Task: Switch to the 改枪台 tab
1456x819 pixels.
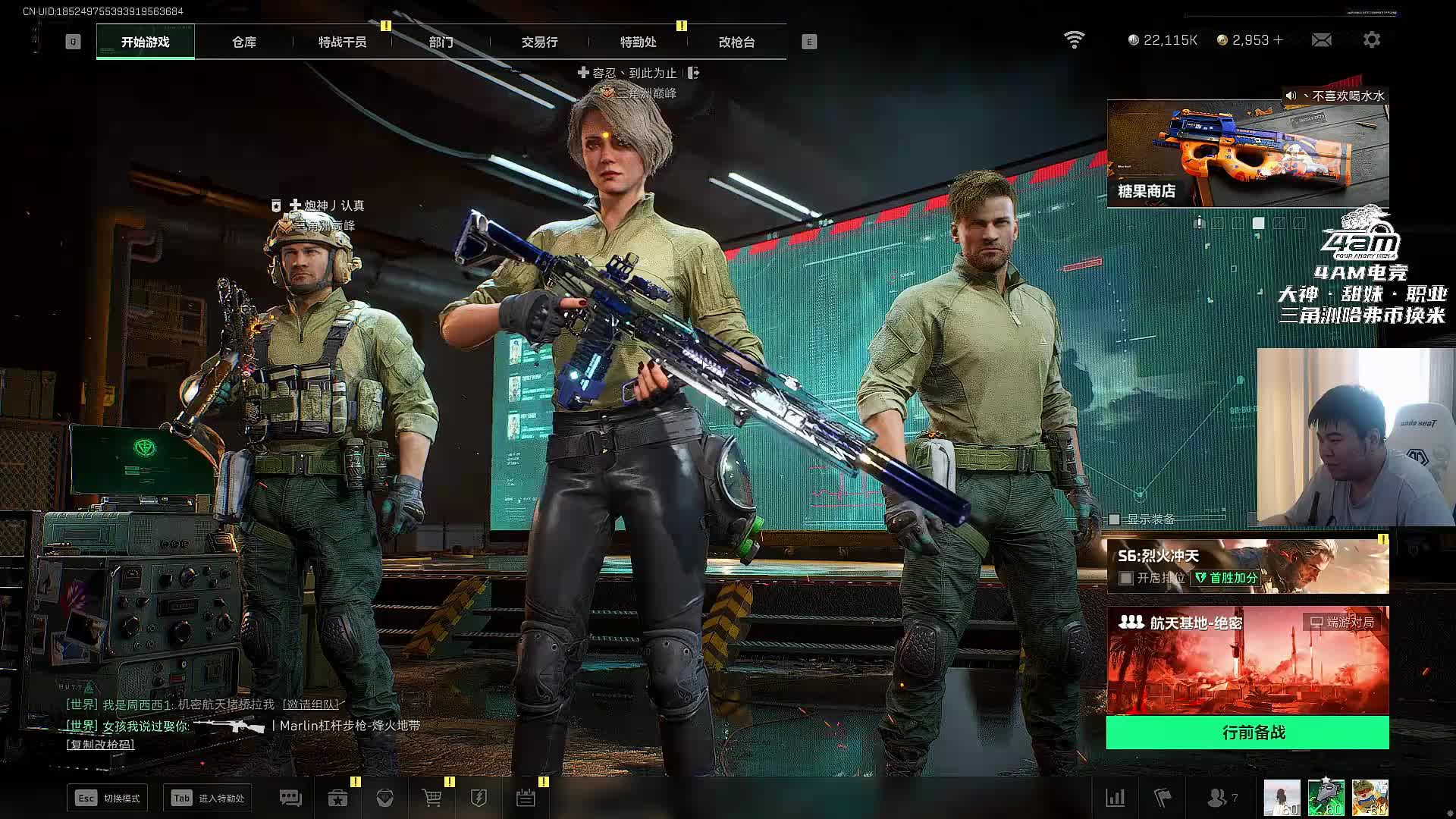Action: pos(736,42)
